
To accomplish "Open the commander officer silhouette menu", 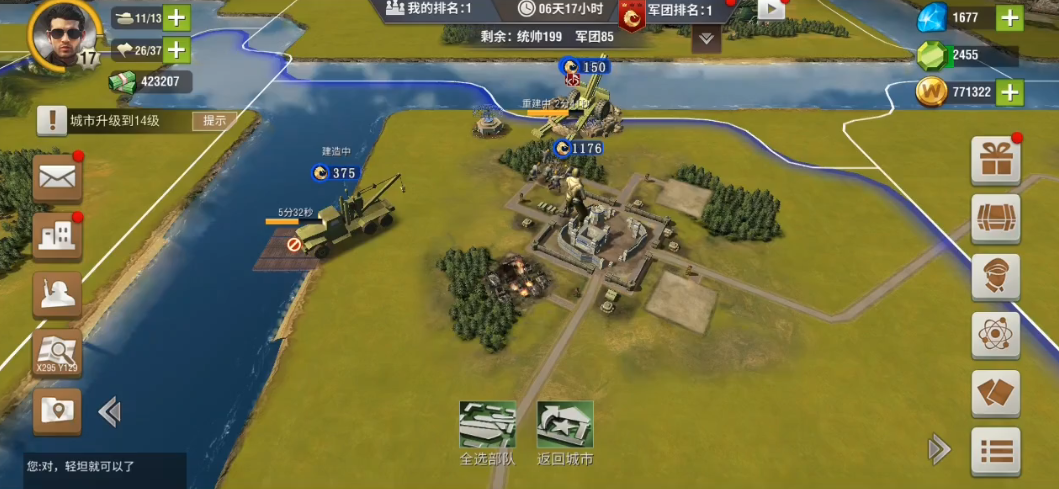I will pyautogui.click(x=57, y=294).
